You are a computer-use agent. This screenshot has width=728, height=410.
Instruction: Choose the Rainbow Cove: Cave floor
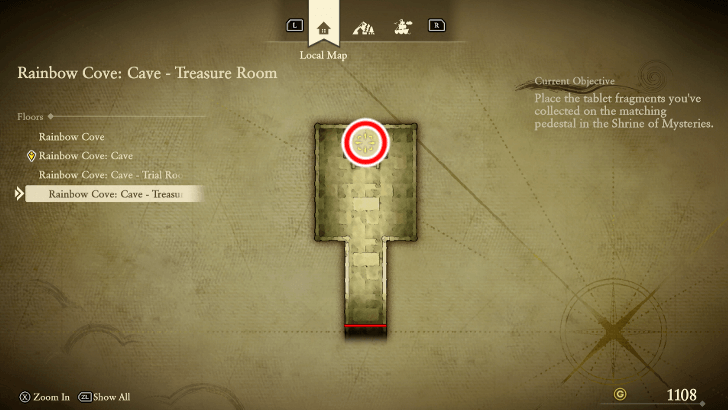point(85,156)
